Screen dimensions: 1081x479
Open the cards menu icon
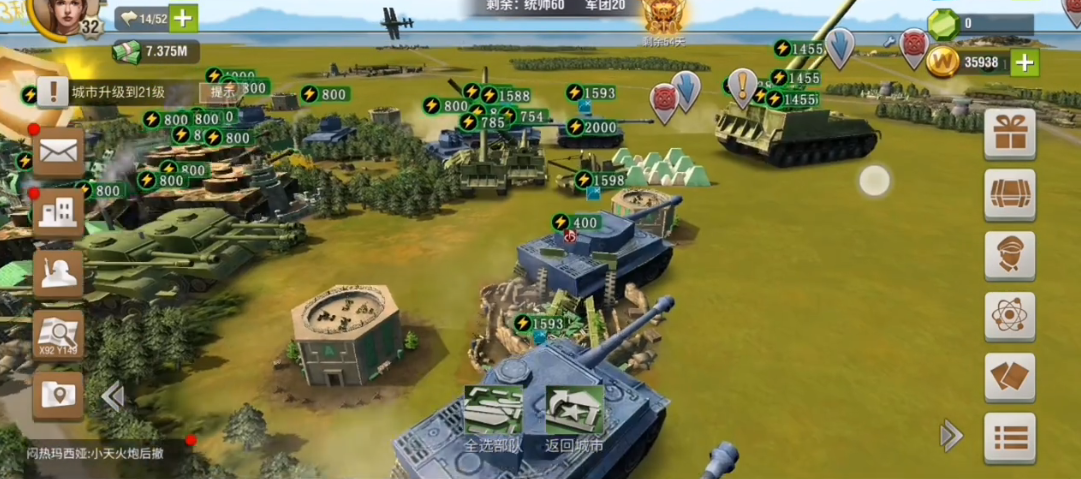(1009, 377)
